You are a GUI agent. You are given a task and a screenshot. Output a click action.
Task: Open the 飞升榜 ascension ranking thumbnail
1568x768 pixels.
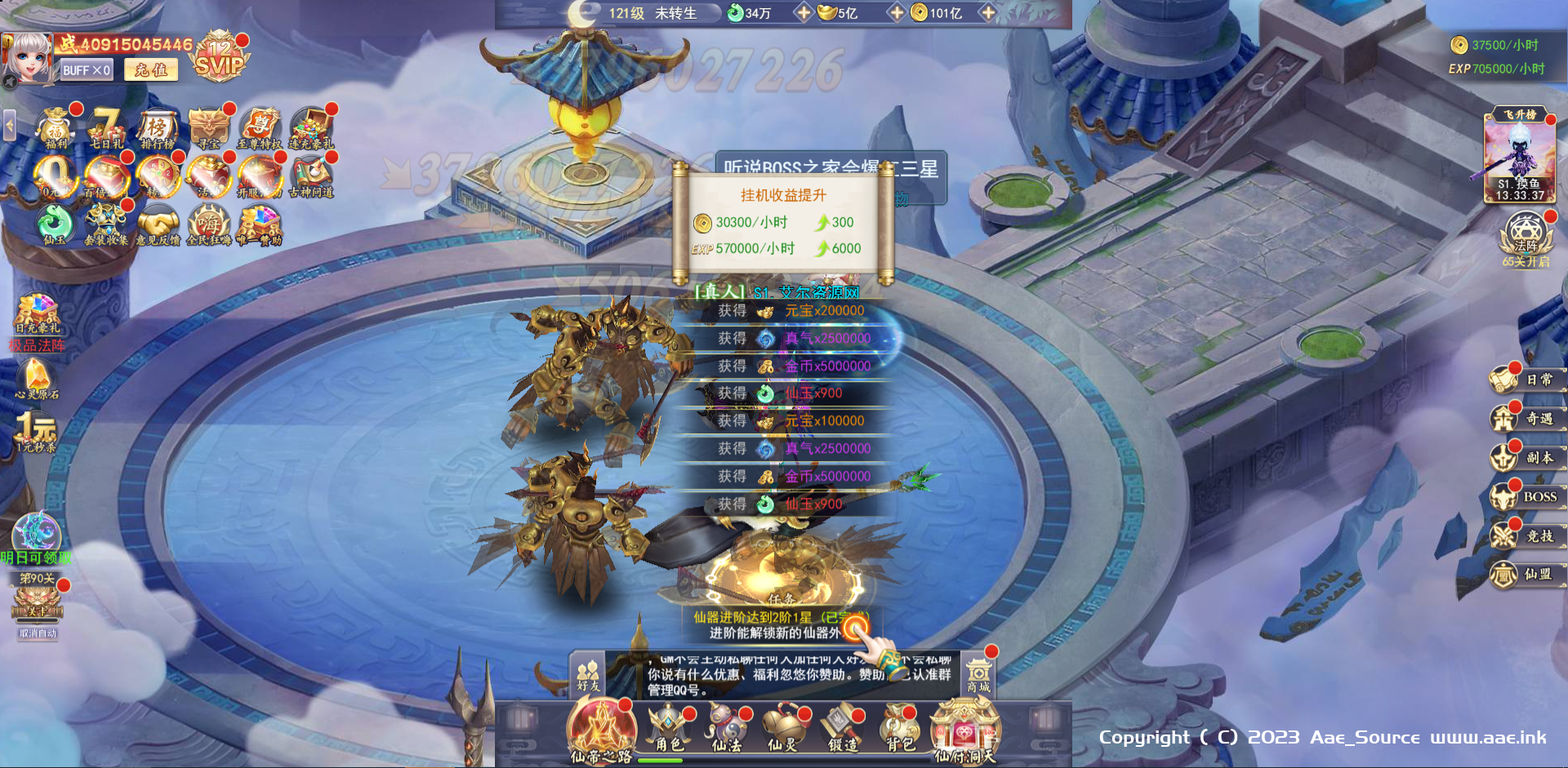1520,157
